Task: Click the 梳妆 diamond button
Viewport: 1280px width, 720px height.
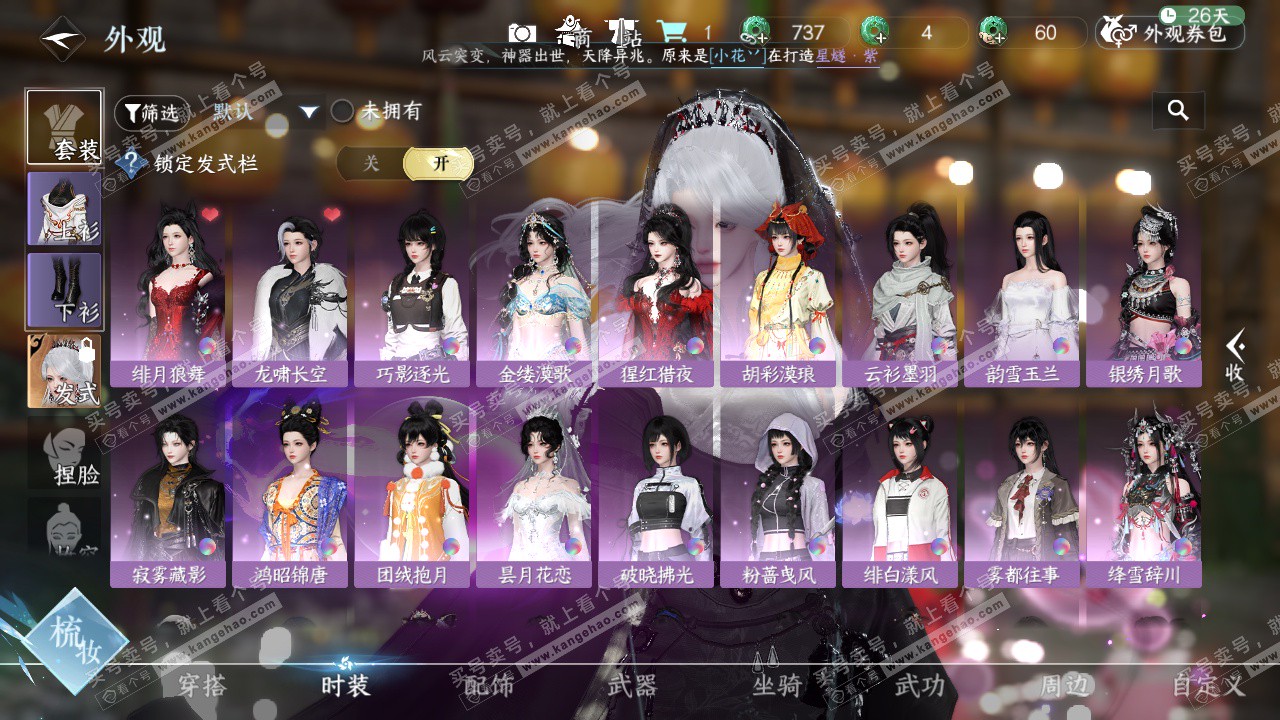Action: click(76, 640)
